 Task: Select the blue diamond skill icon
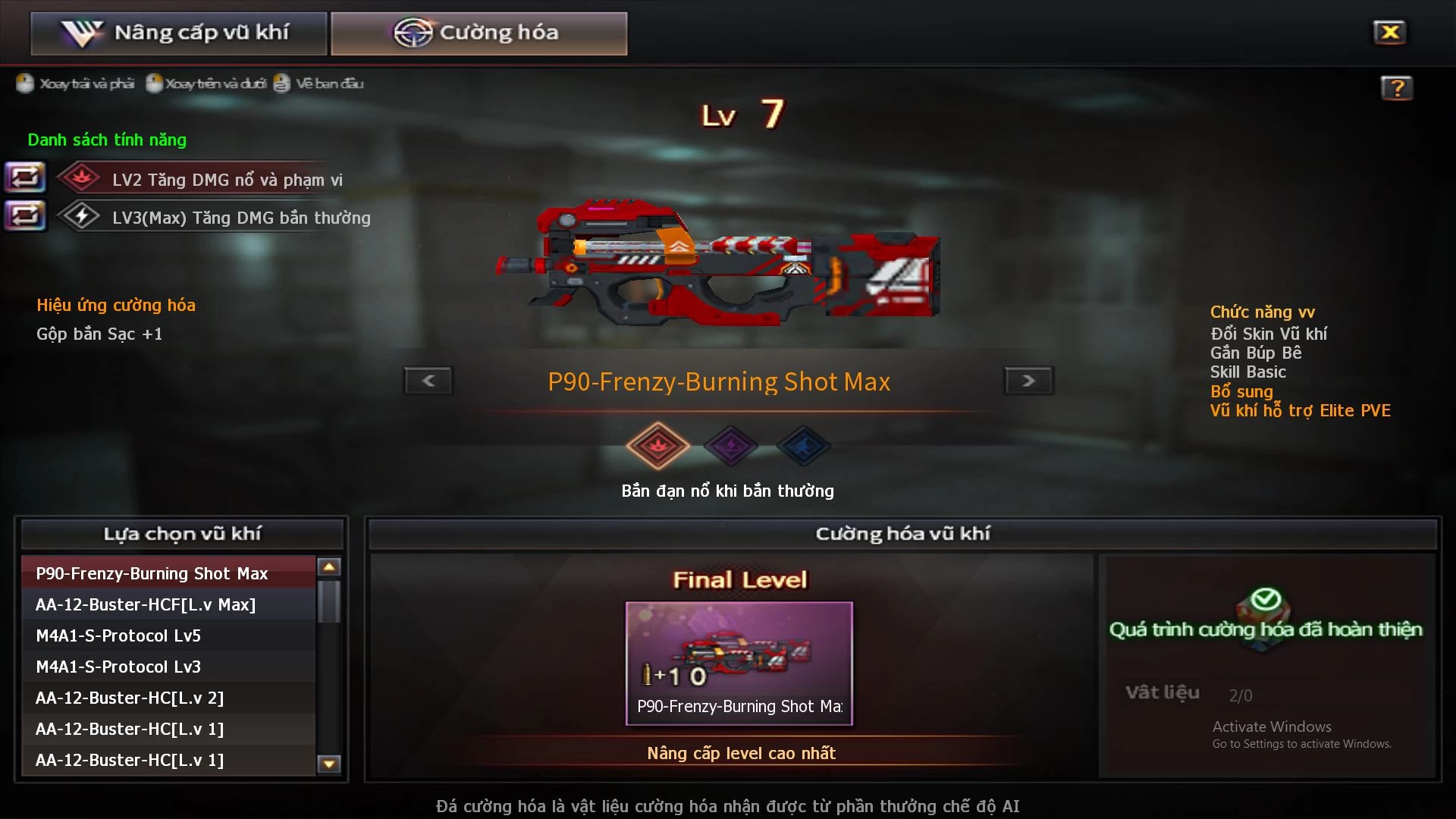803,446
